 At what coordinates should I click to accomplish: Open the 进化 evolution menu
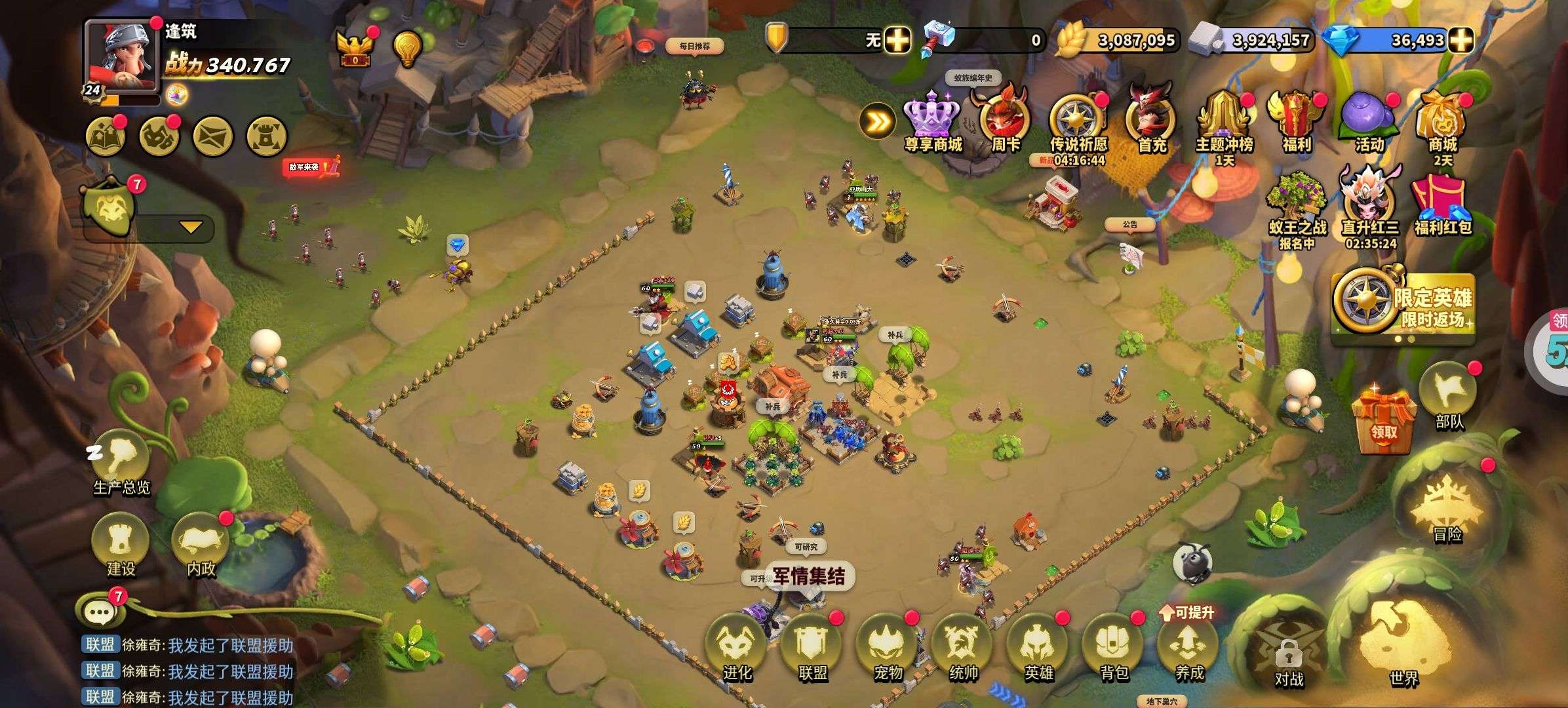(x=735, y=646)
